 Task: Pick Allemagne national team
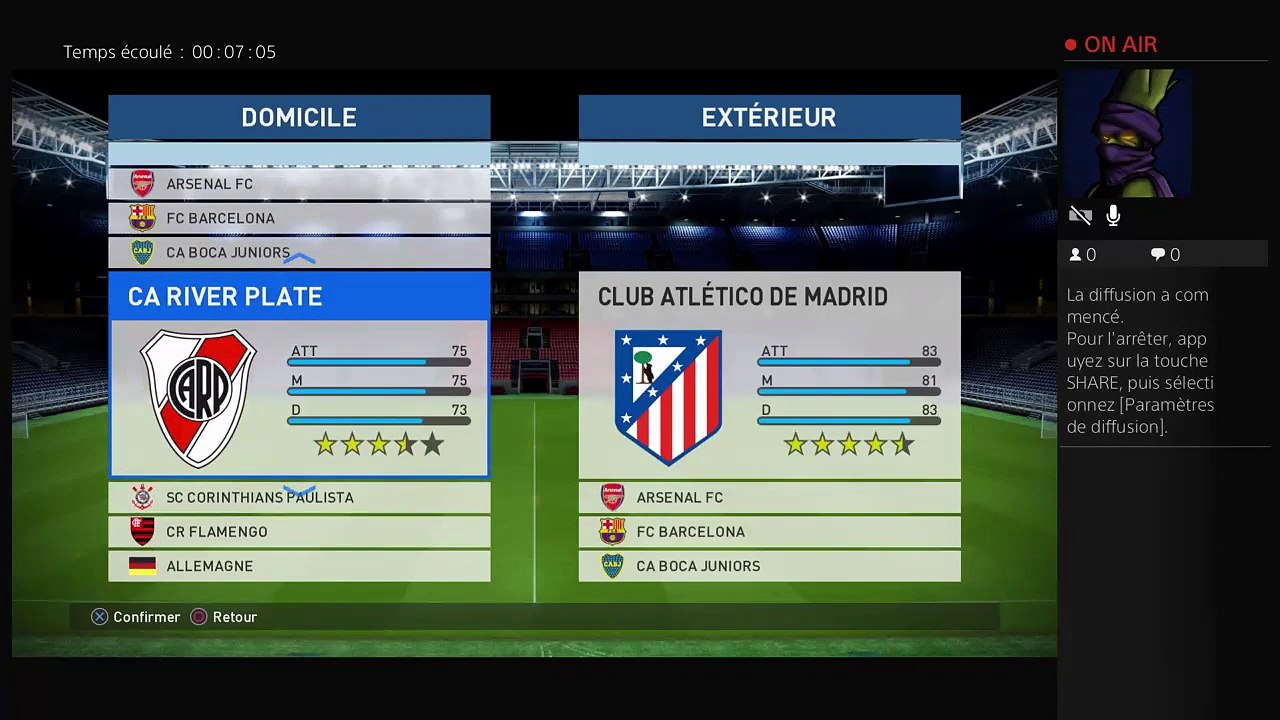pyautogui.click(x=299, y=566)
